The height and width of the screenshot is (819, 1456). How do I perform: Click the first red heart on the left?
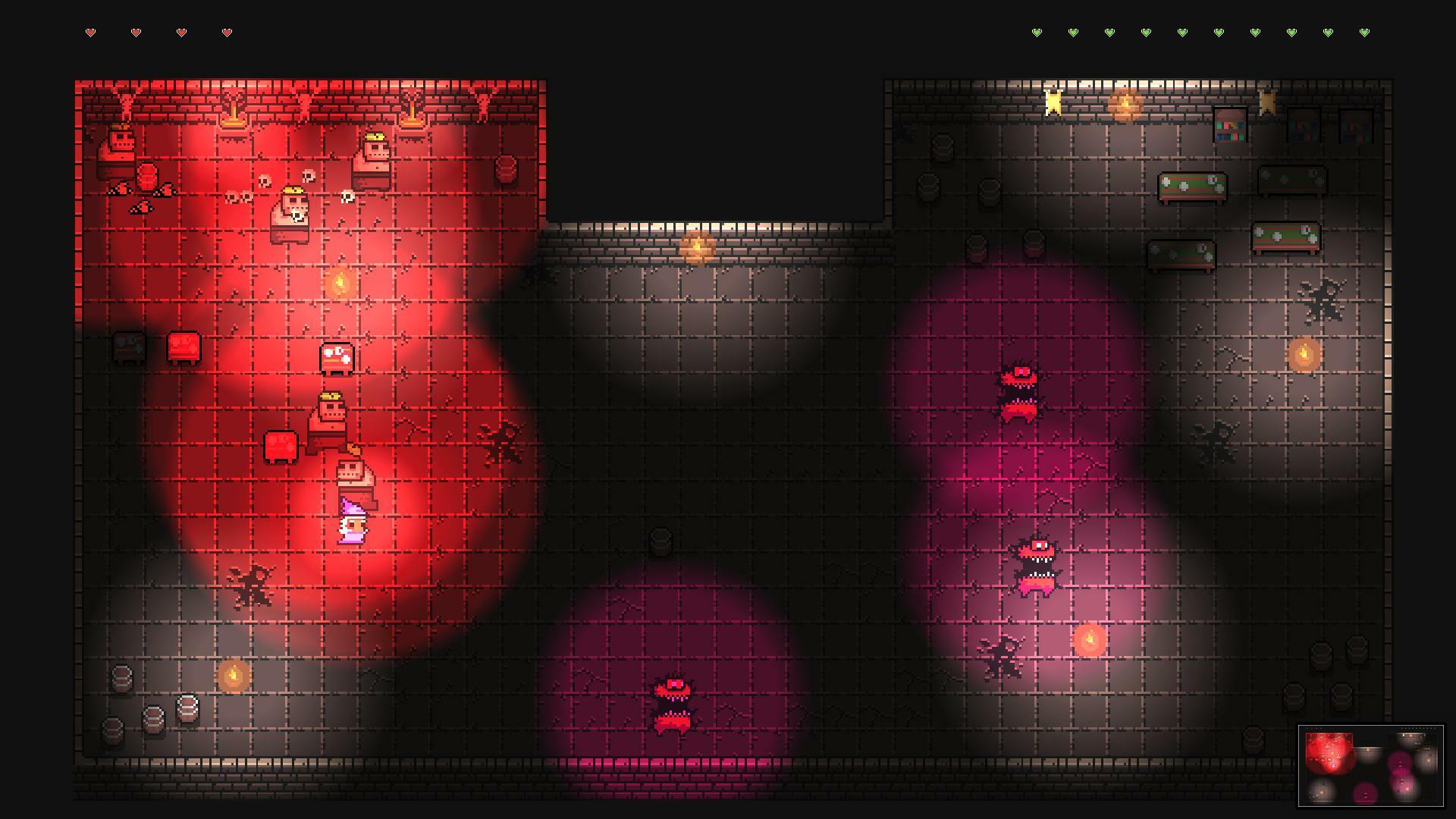coord(90,33)
